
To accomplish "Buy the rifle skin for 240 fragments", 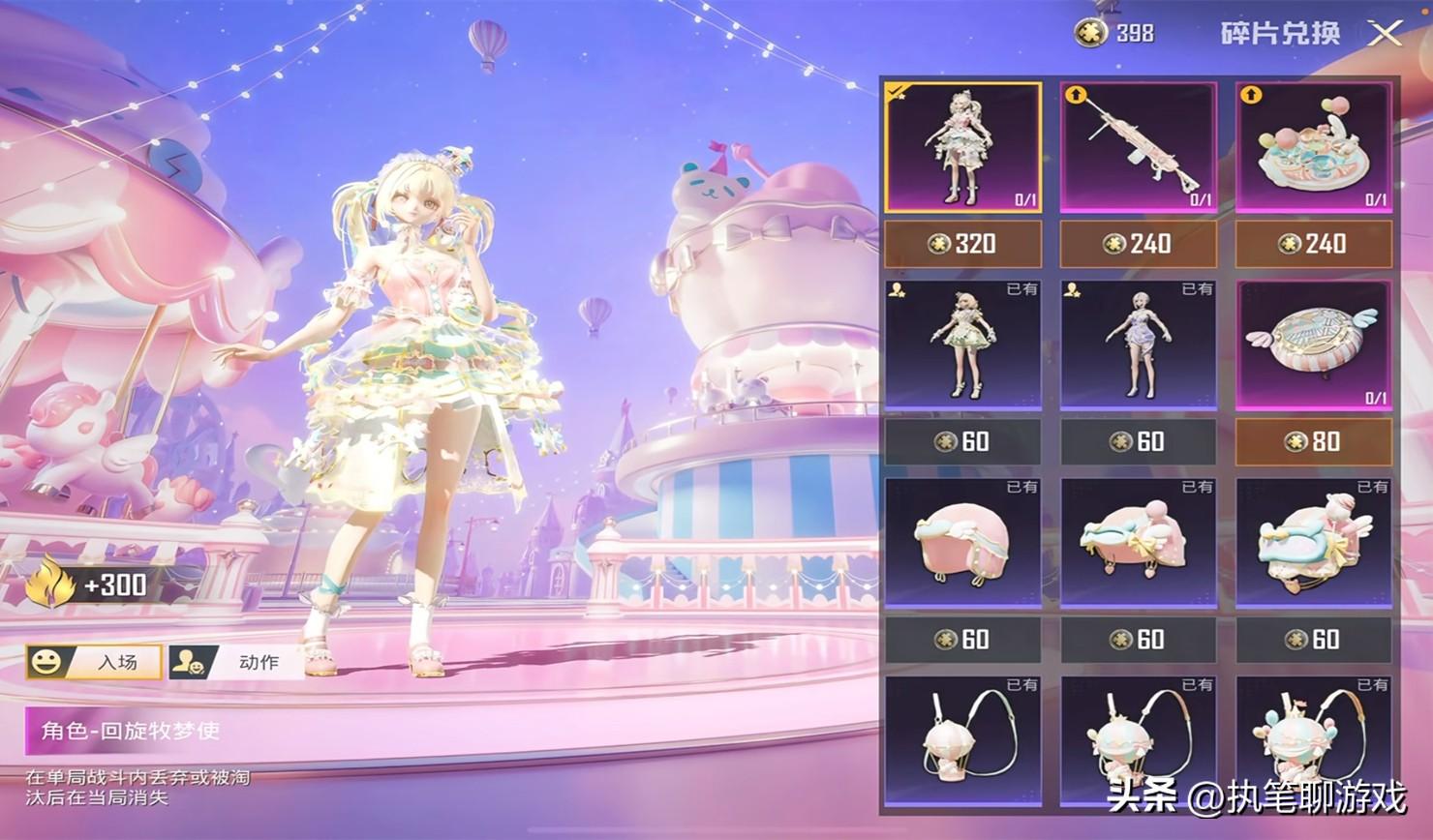I will point(1139,244).
